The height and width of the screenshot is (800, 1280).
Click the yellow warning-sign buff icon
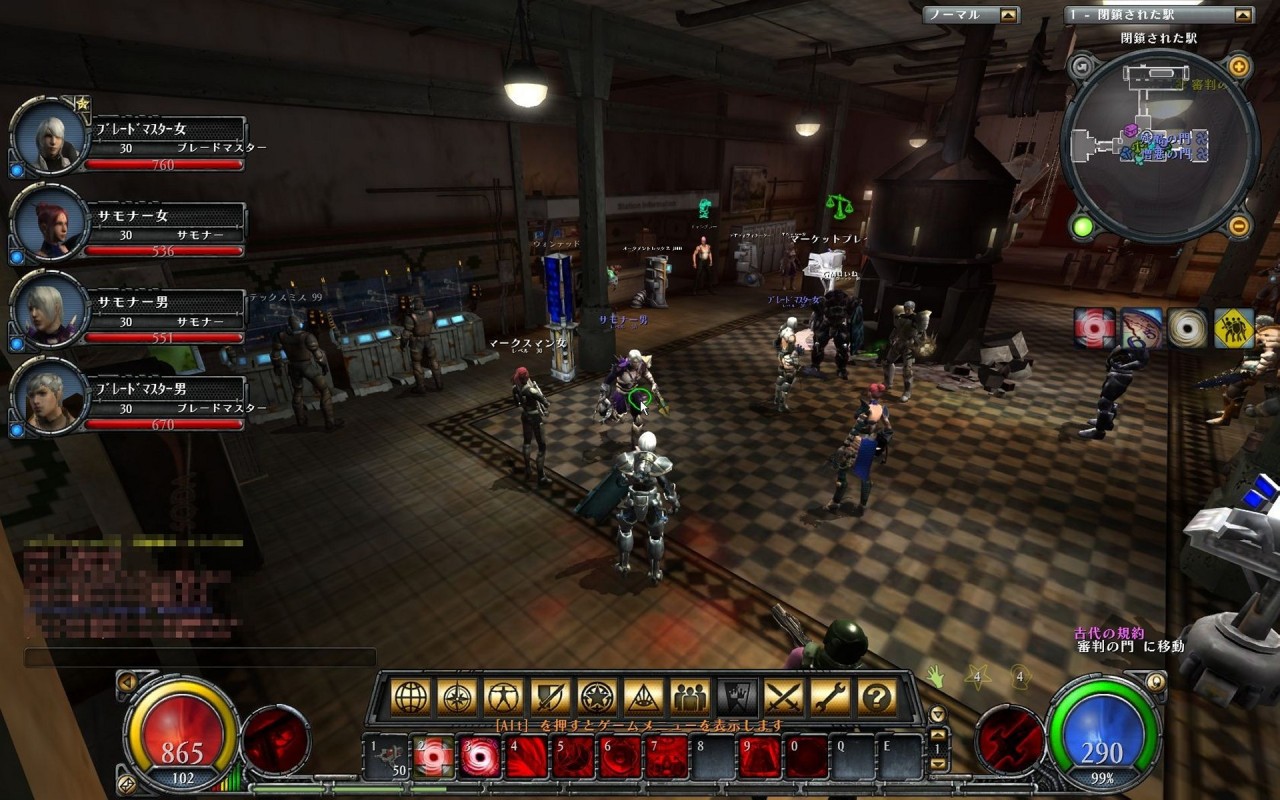click(1234, 328)
